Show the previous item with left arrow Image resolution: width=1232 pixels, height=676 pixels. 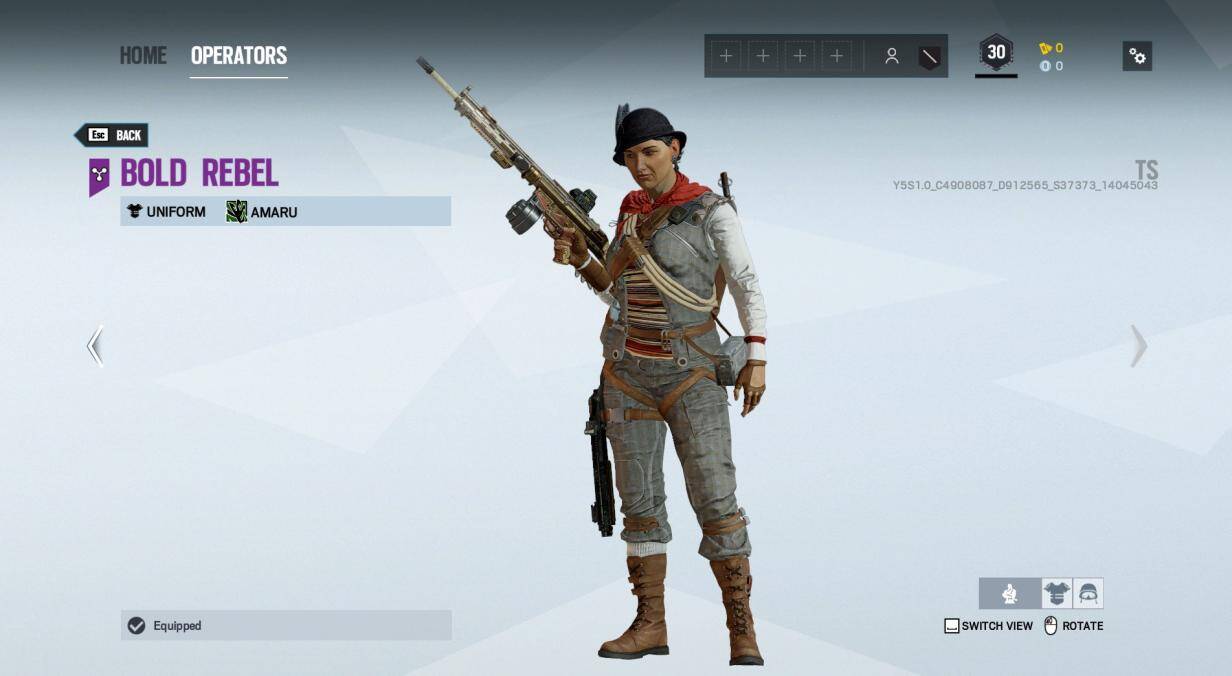pyautogui.click(x=95, y=346)
